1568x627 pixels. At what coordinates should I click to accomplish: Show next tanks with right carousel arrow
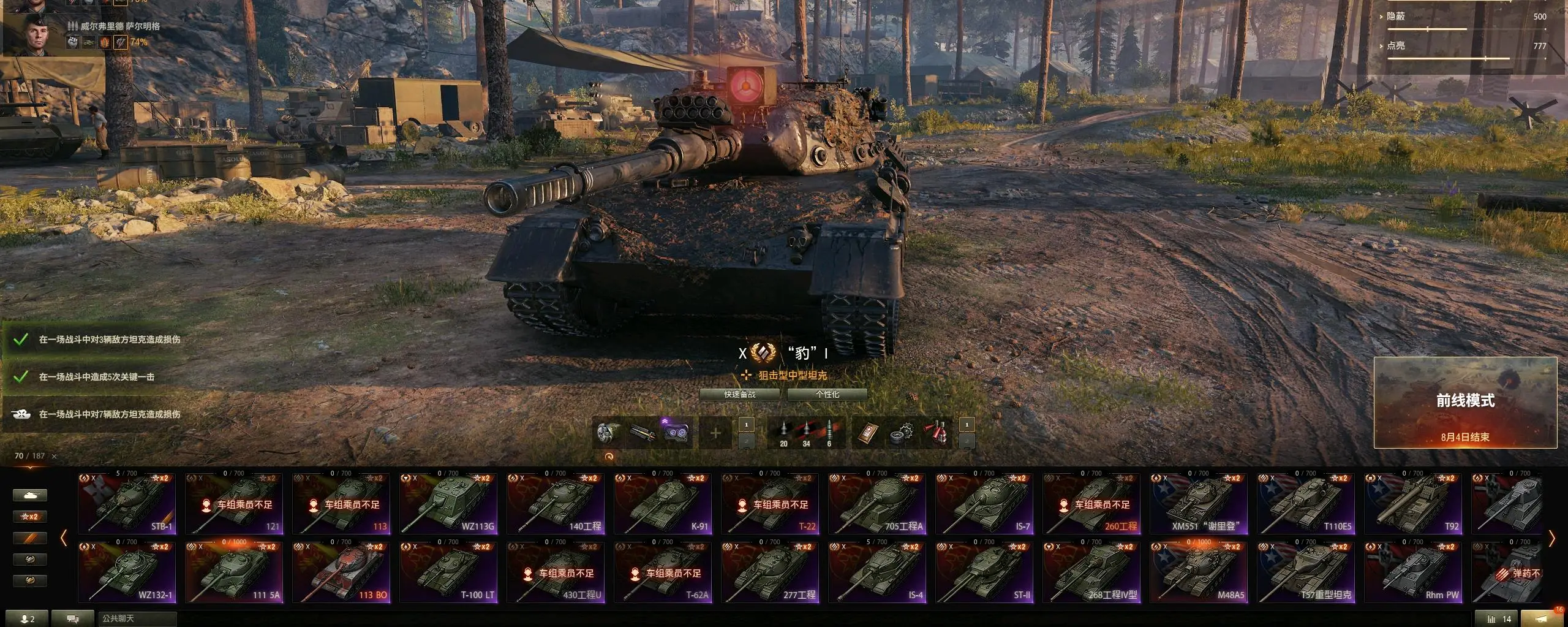click(x=1551, y=539)
